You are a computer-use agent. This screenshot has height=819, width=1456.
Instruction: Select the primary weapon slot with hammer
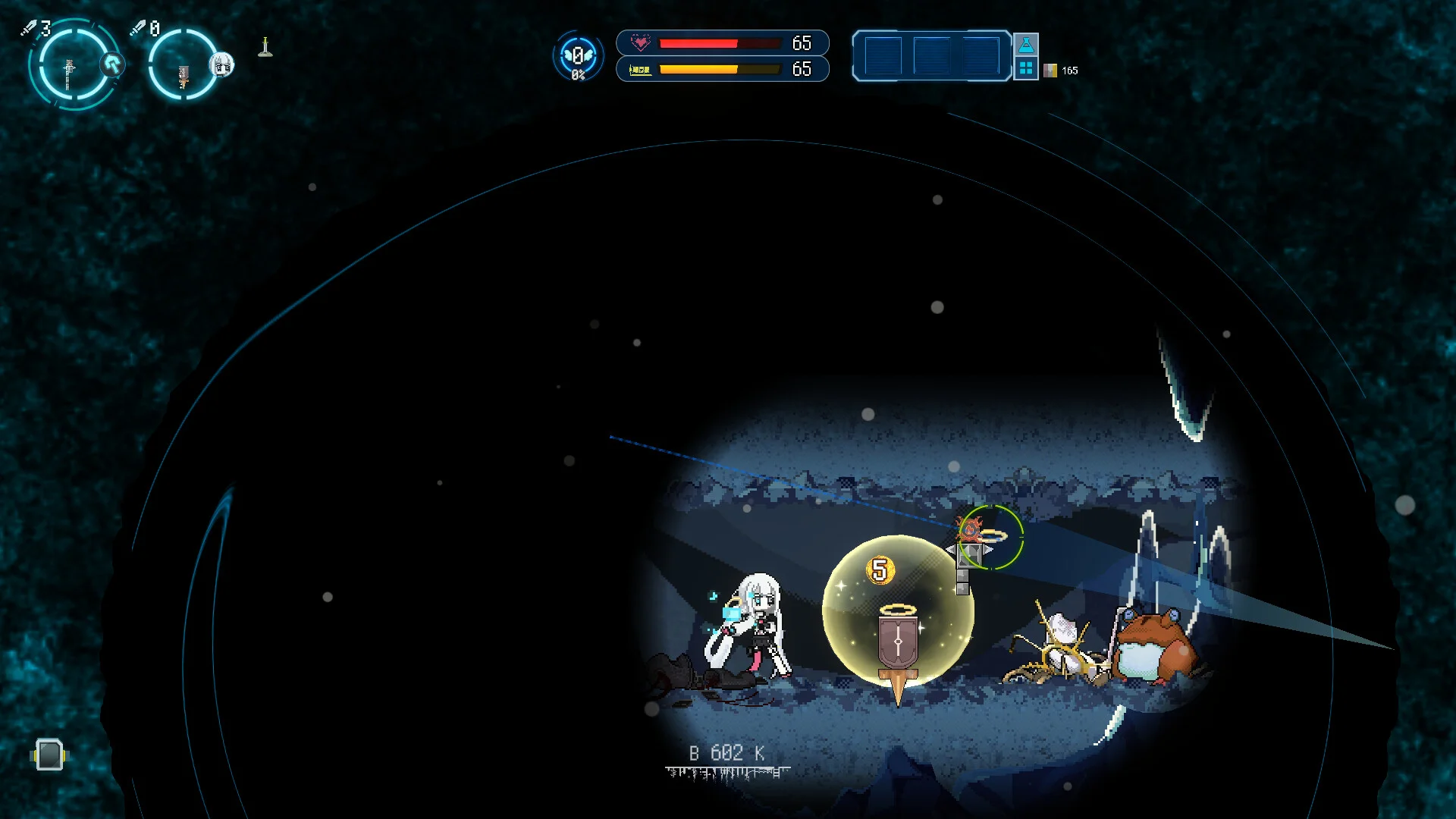pyautogui.click(x=70, y=68)
